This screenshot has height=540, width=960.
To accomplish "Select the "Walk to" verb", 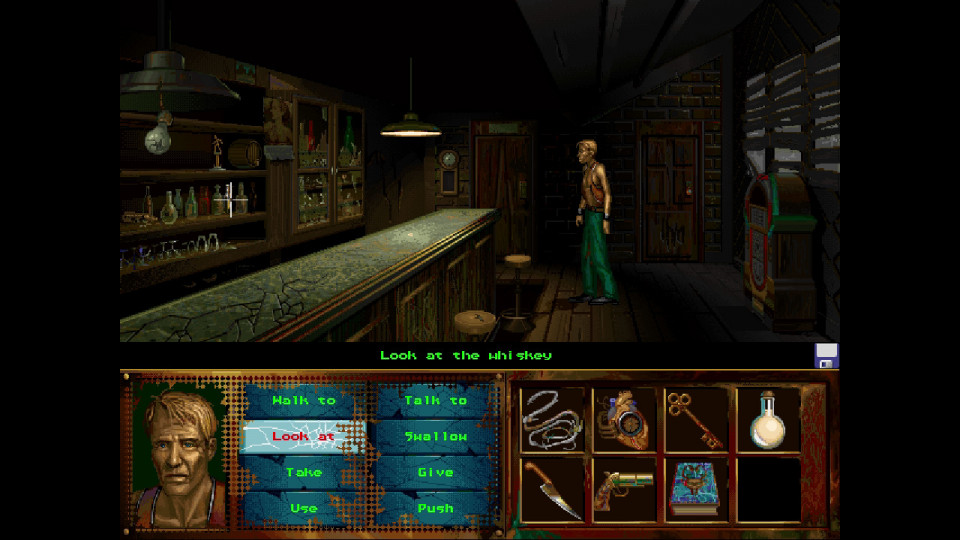I will pyautogui.click(x=304, y=400).
